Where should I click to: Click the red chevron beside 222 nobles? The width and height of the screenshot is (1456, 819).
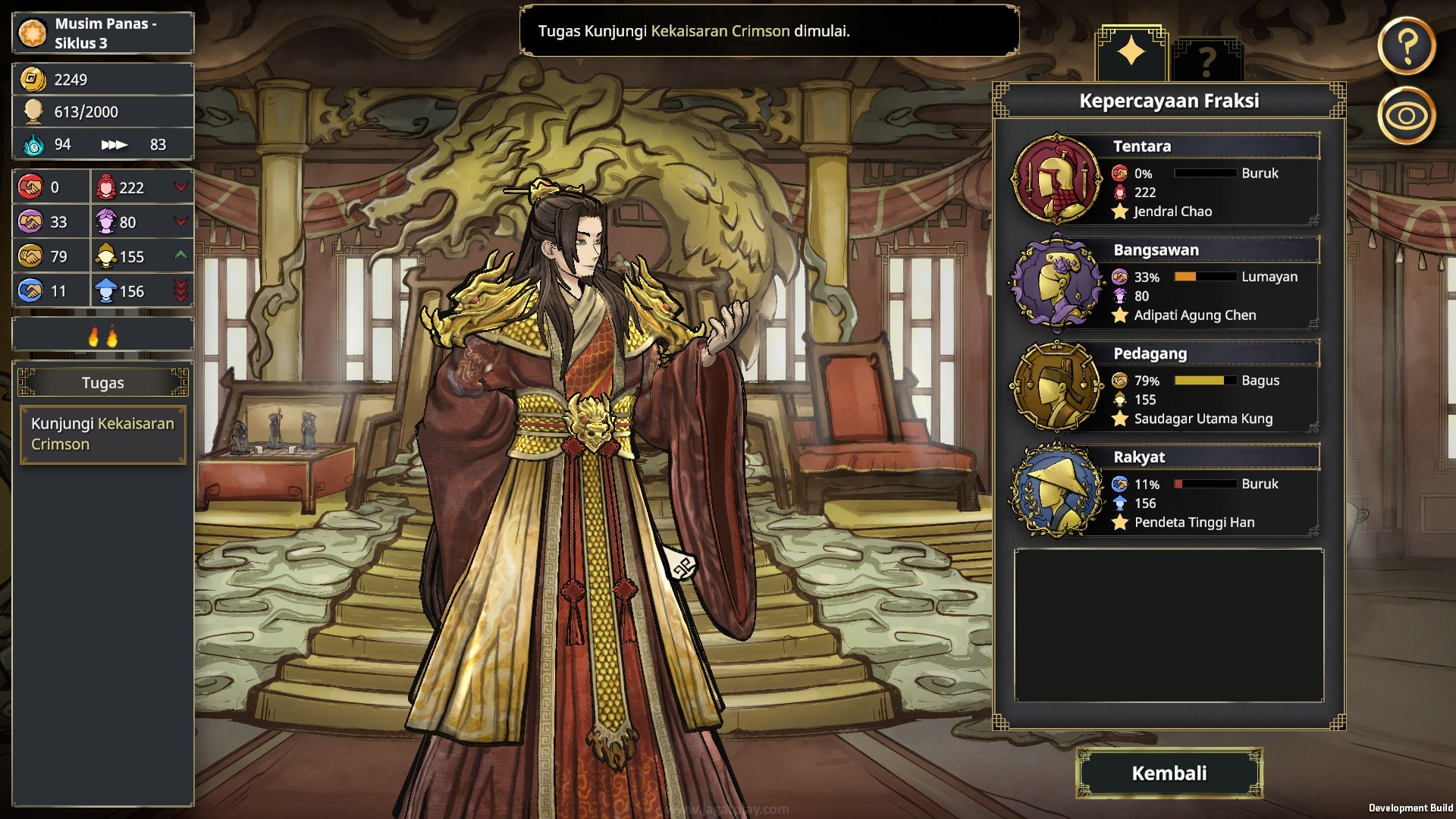[x=180, y=187]
